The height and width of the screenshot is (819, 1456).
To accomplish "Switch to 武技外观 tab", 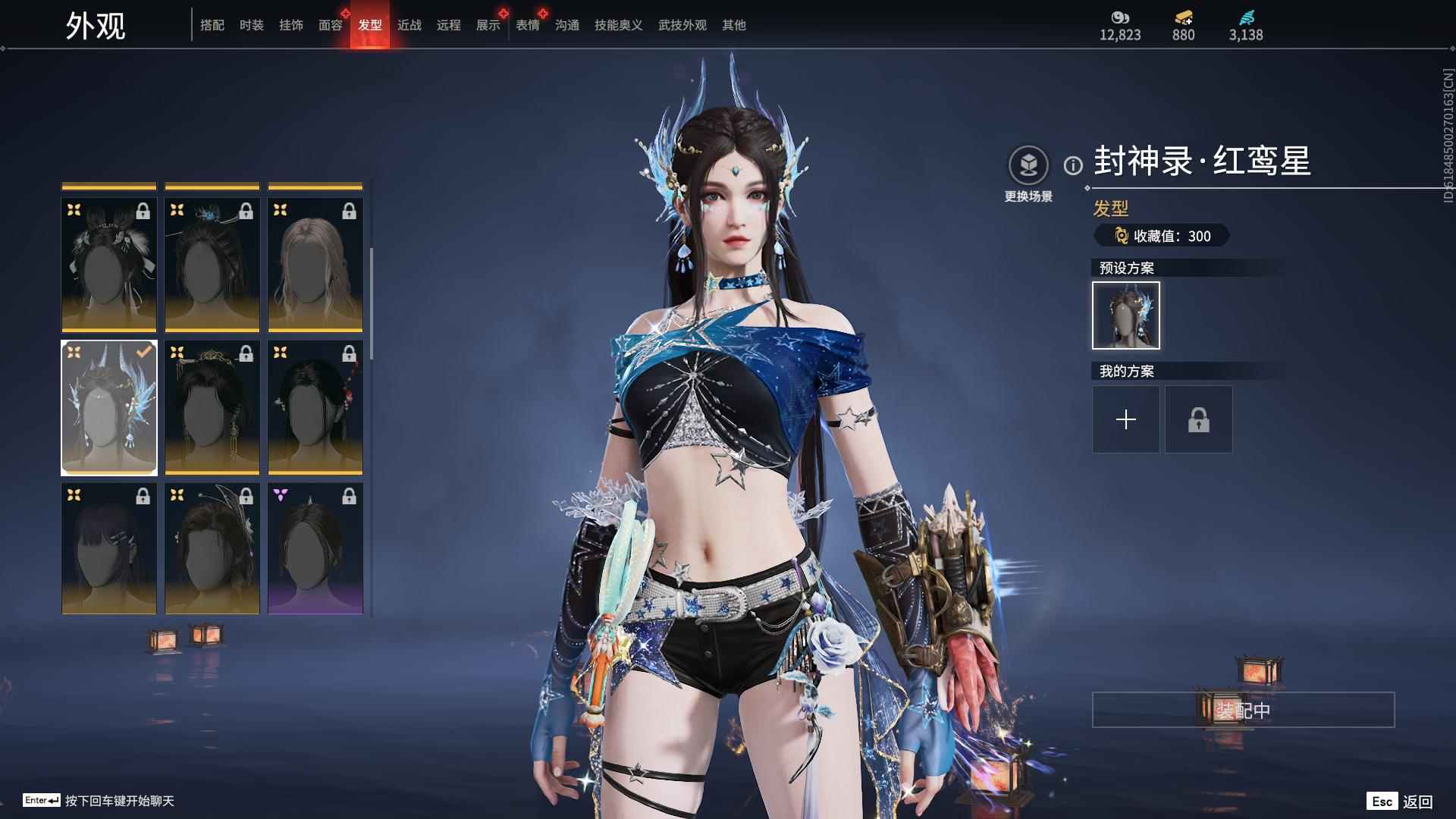I will [x=682, y=25].
